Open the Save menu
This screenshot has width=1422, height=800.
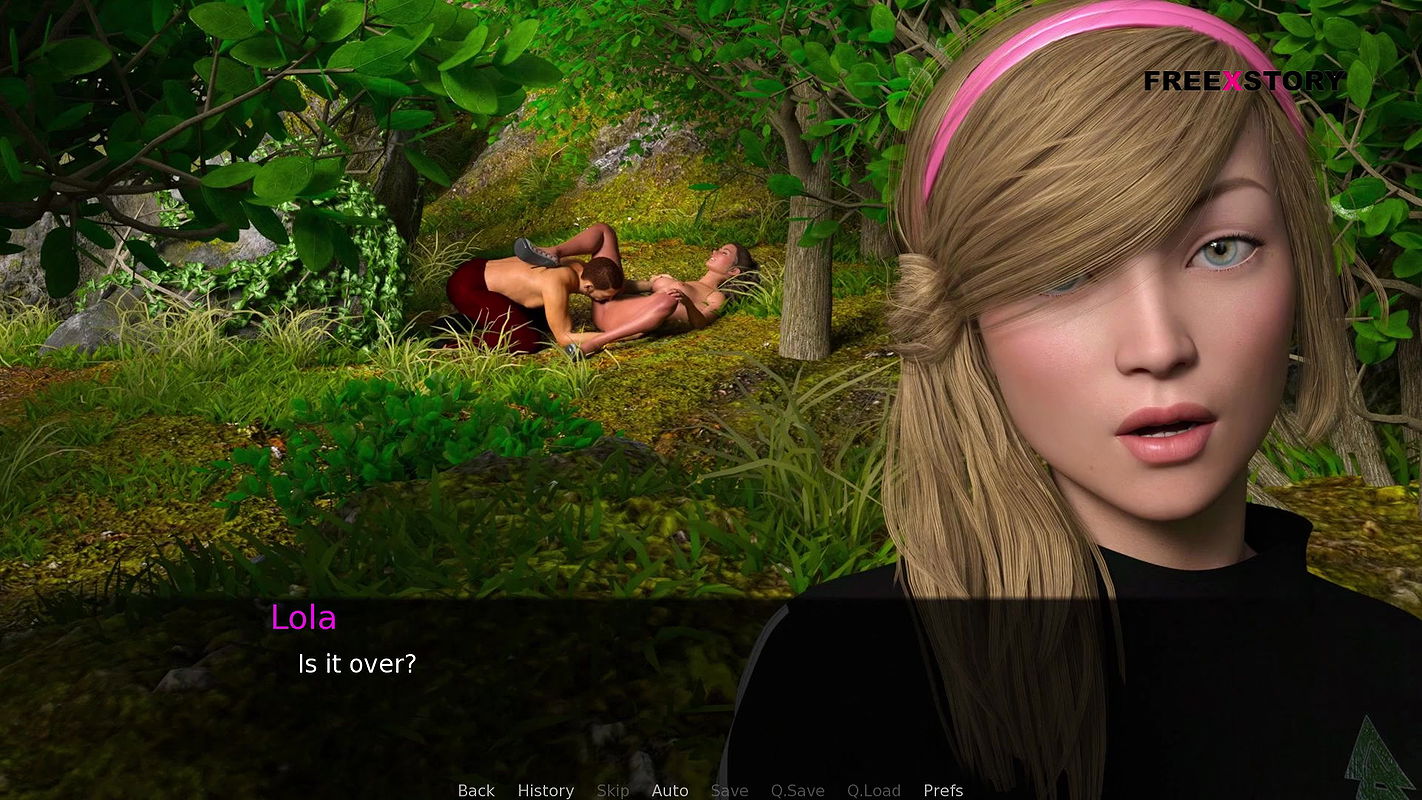[729, 790]
